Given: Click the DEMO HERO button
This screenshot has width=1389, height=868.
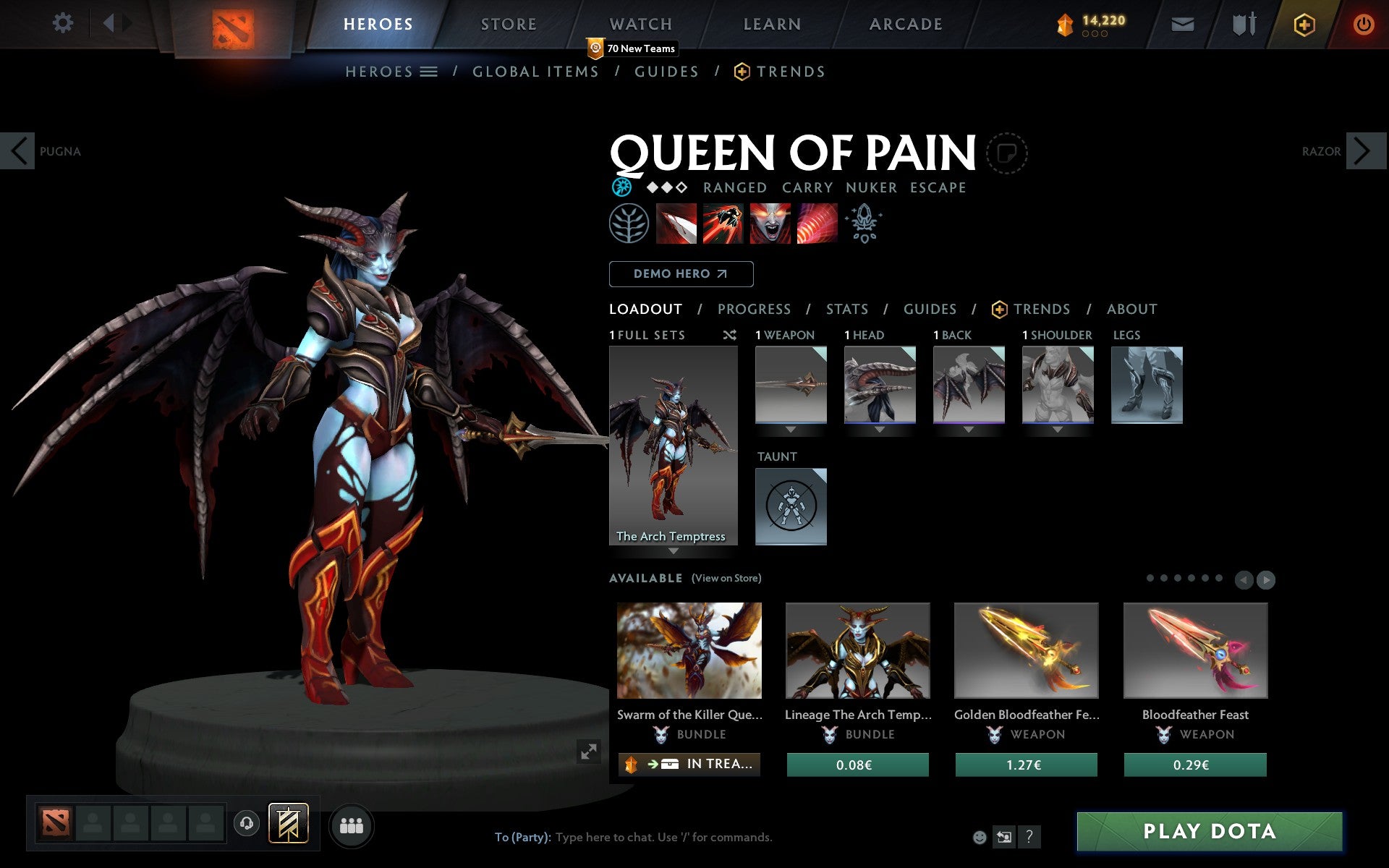Looking at the screenshot, I should [681, 274].
